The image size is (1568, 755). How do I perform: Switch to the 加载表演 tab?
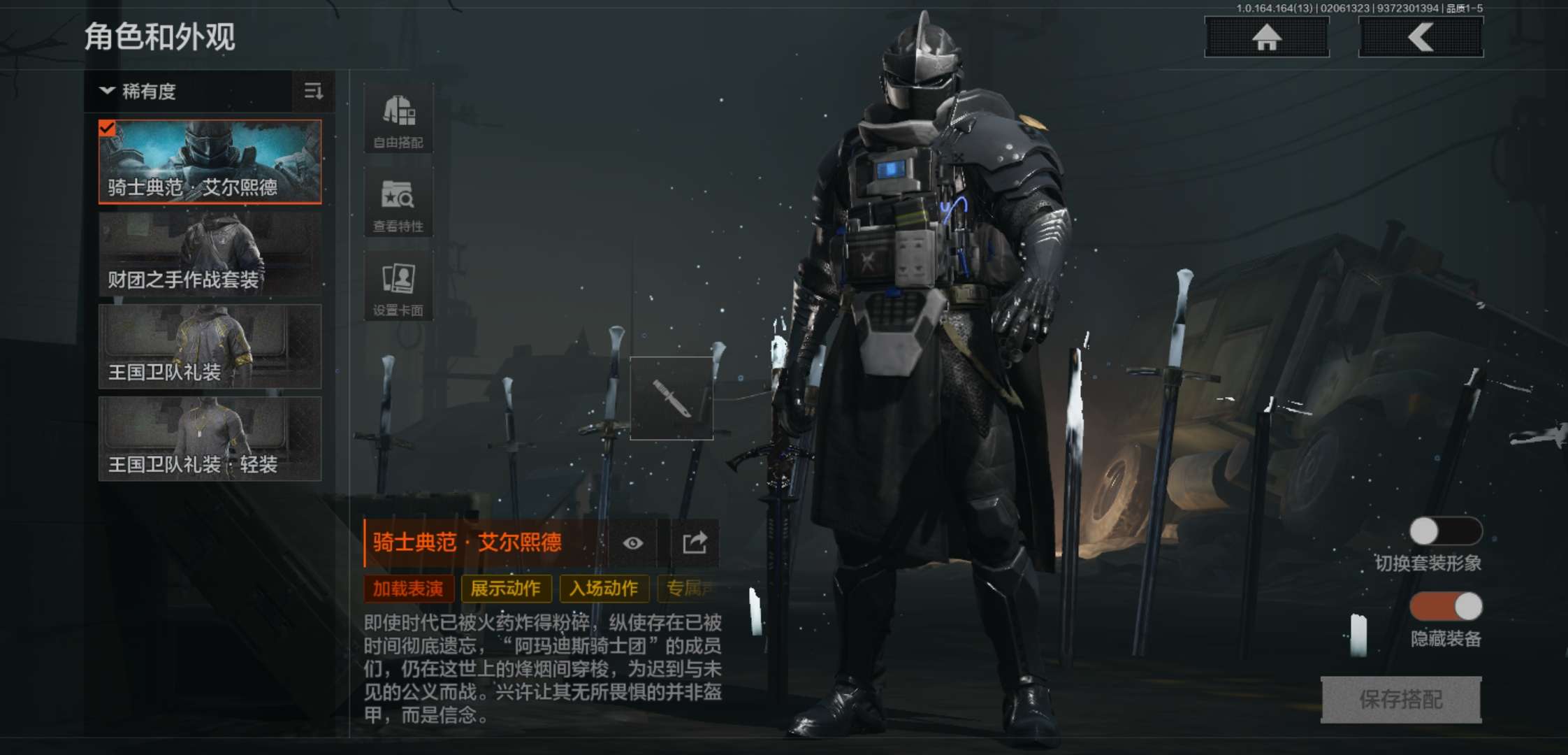coord(408,589)
